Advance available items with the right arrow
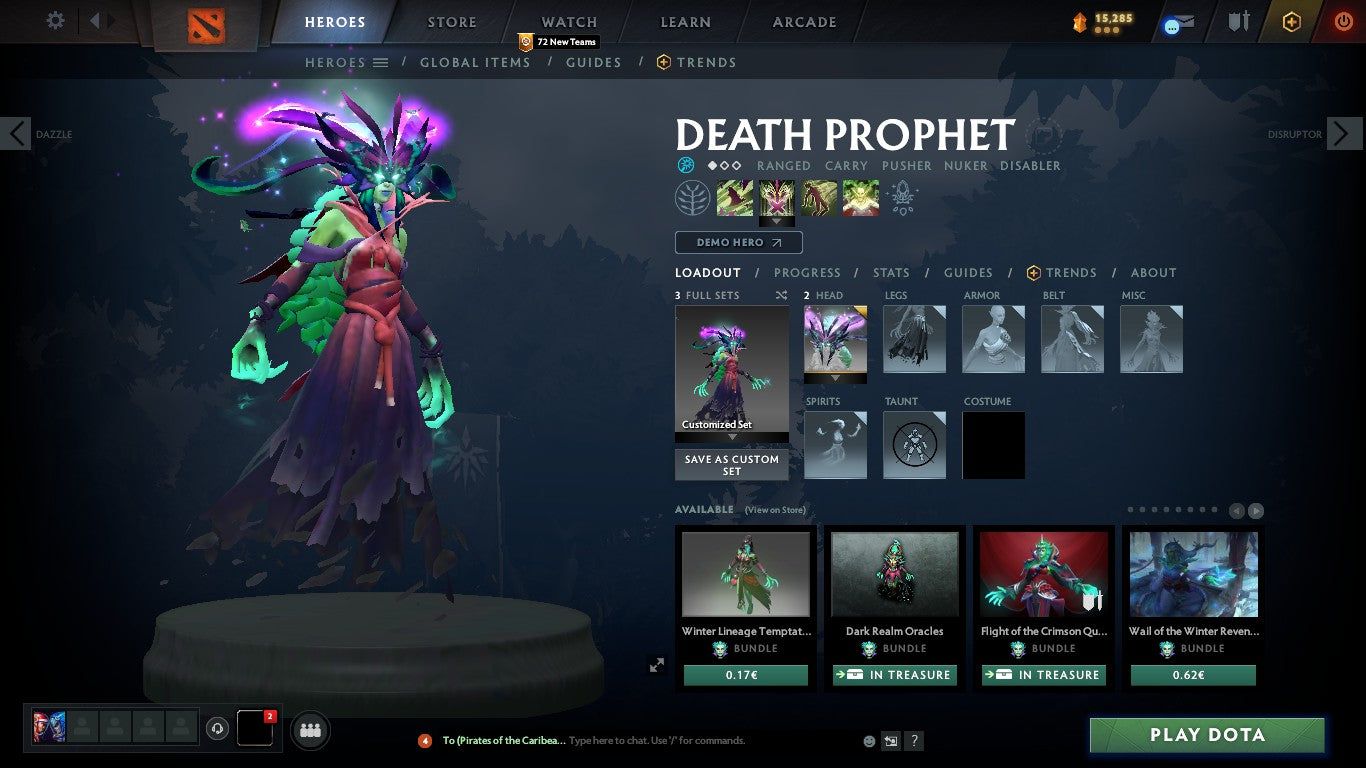This screenshot has width=1366, height=768. (1256, 510)
